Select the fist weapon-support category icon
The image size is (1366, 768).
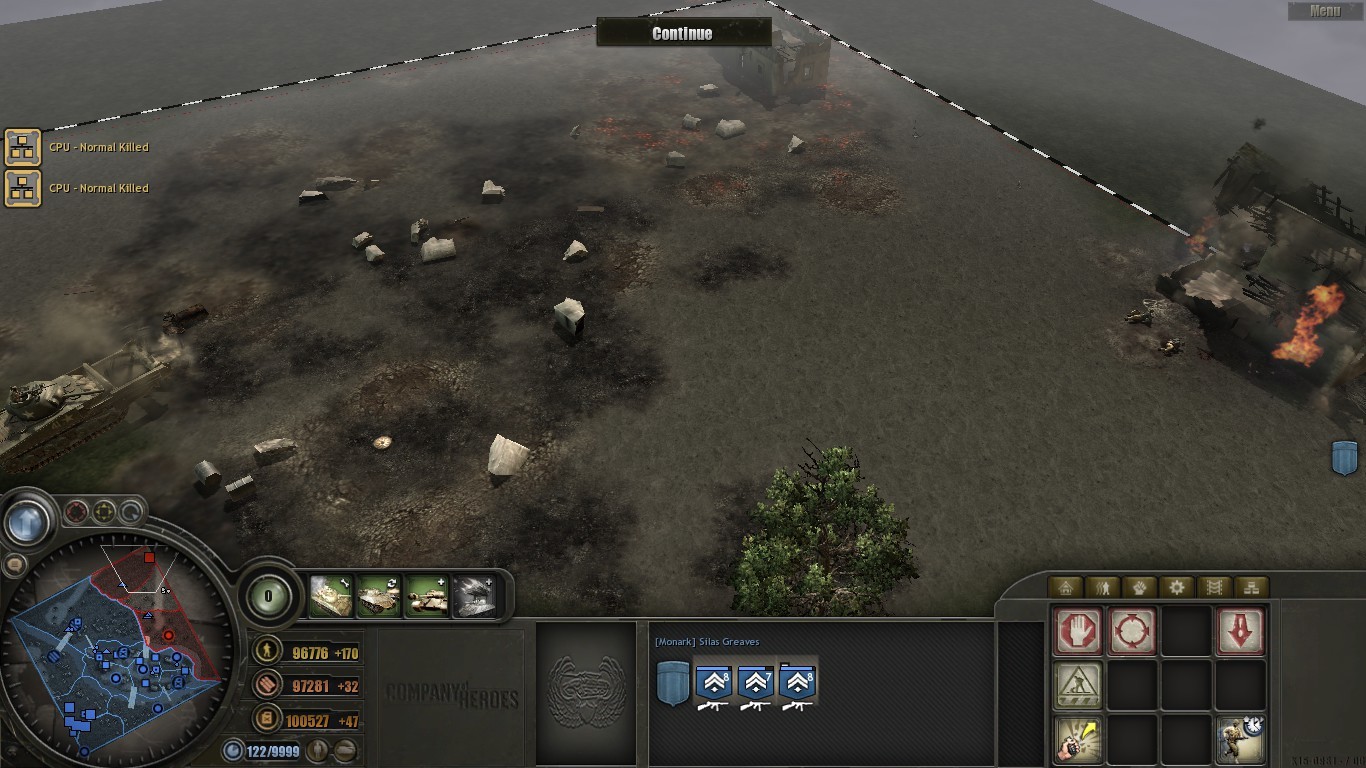click(x=1140, y=586)
